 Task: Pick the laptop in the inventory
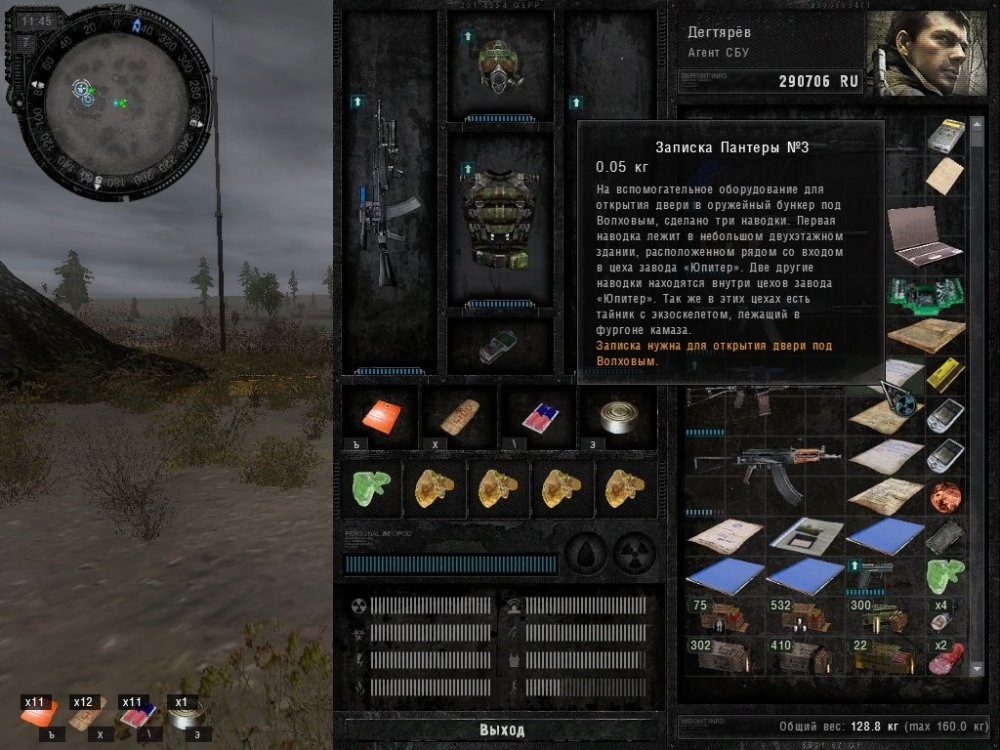[924, 235]
